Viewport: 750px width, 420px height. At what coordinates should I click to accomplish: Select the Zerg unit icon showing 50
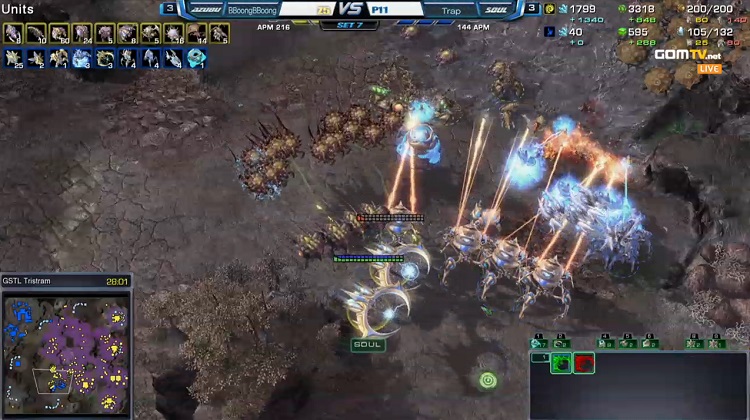coord(57,35)
